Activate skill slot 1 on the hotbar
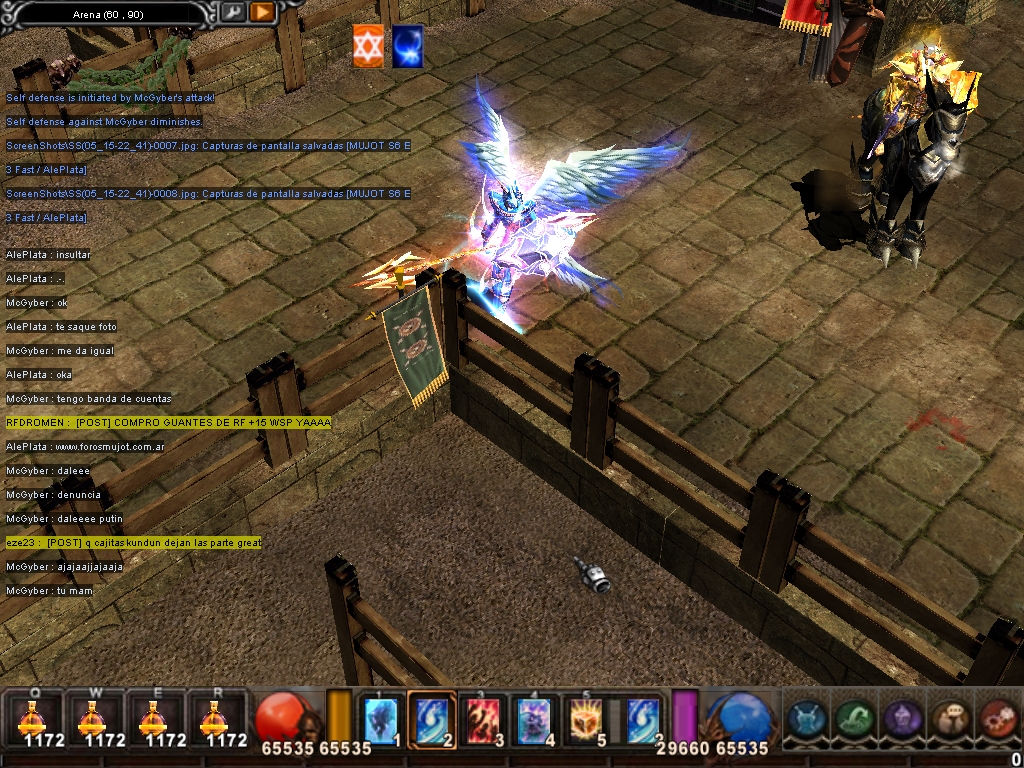Screen dimensions: 1024x768 pos(381,720)
